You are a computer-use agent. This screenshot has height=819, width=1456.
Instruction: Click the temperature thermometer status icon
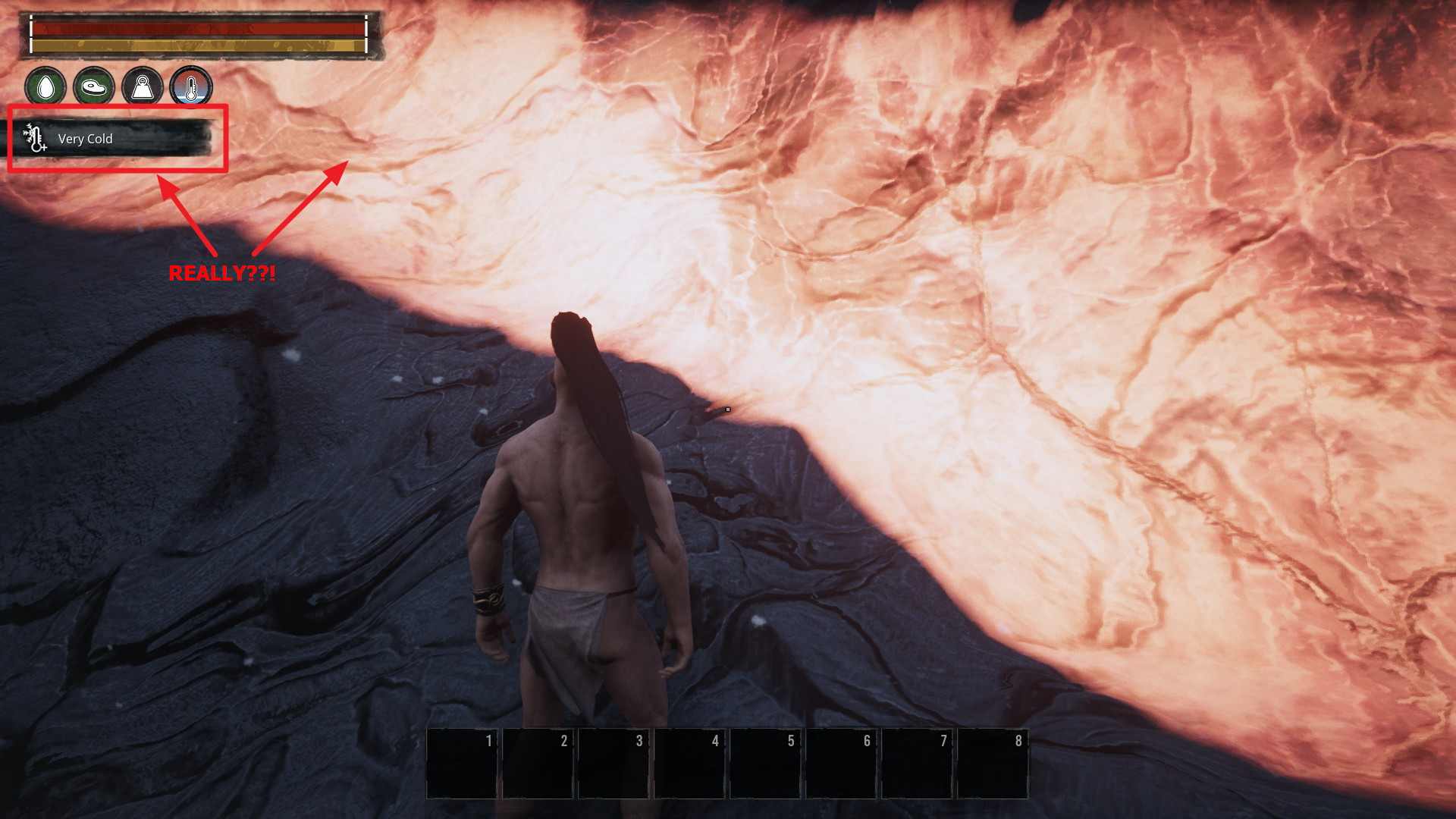[x=191, y=87]
